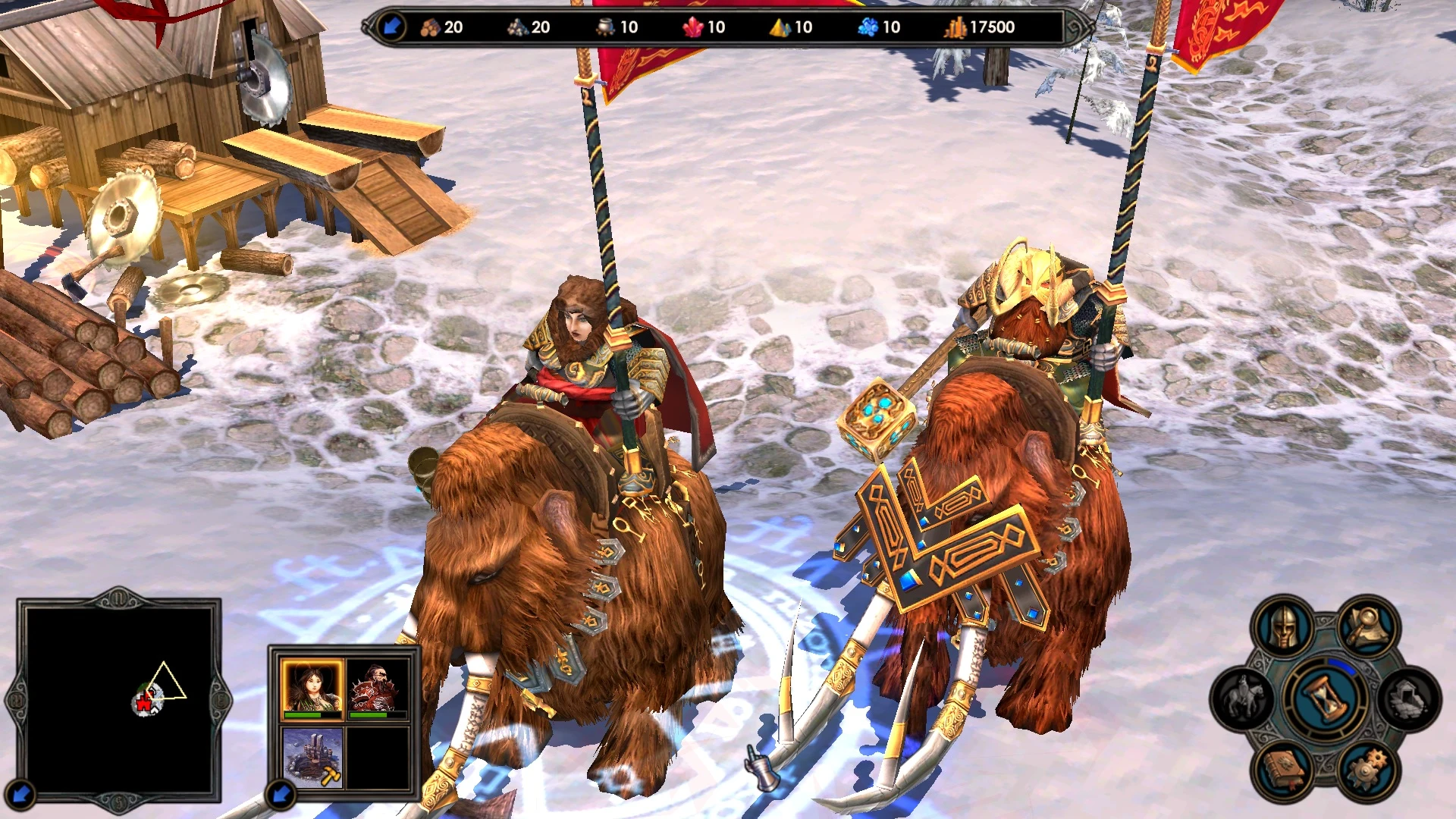Click the hammer build icon on the town
This screenshot has width=1456, height=819.
(x=330, y=775)
